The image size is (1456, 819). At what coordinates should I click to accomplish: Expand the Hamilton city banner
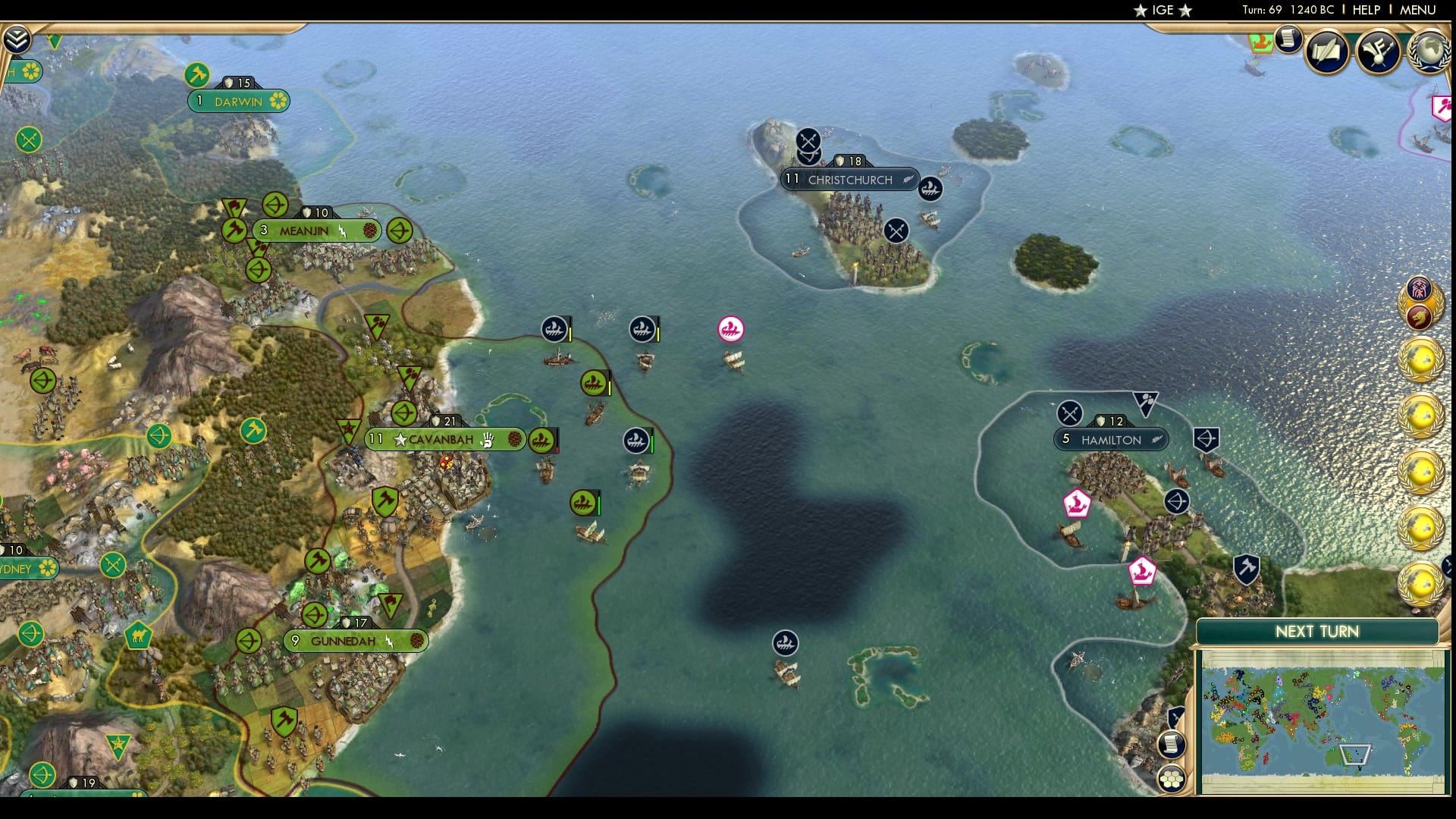coord(1111,439)
